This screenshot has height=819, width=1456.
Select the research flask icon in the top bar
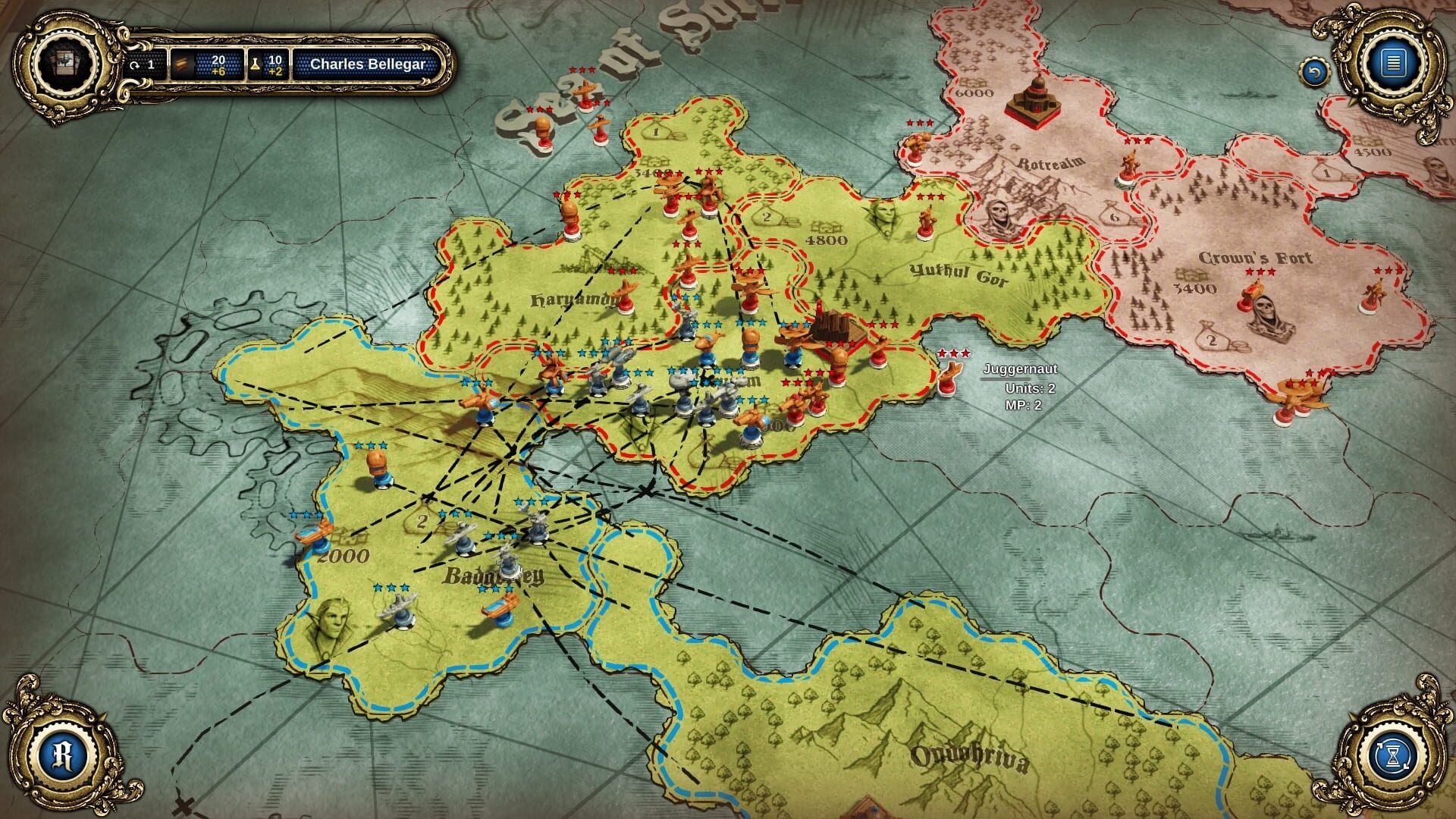tap(256, 66)
